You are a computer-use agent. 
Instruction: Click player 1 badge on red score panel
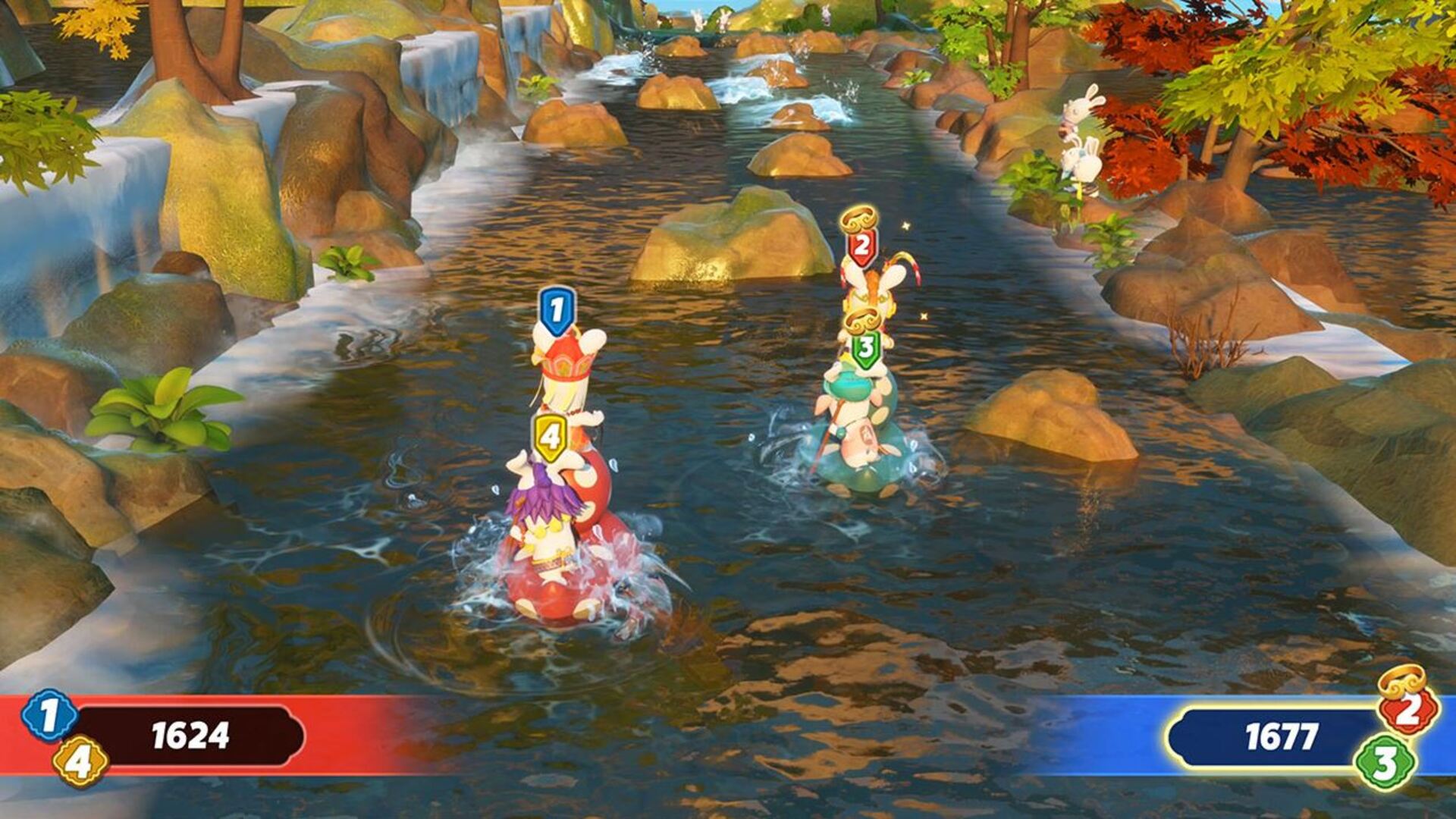coord(49,715)
